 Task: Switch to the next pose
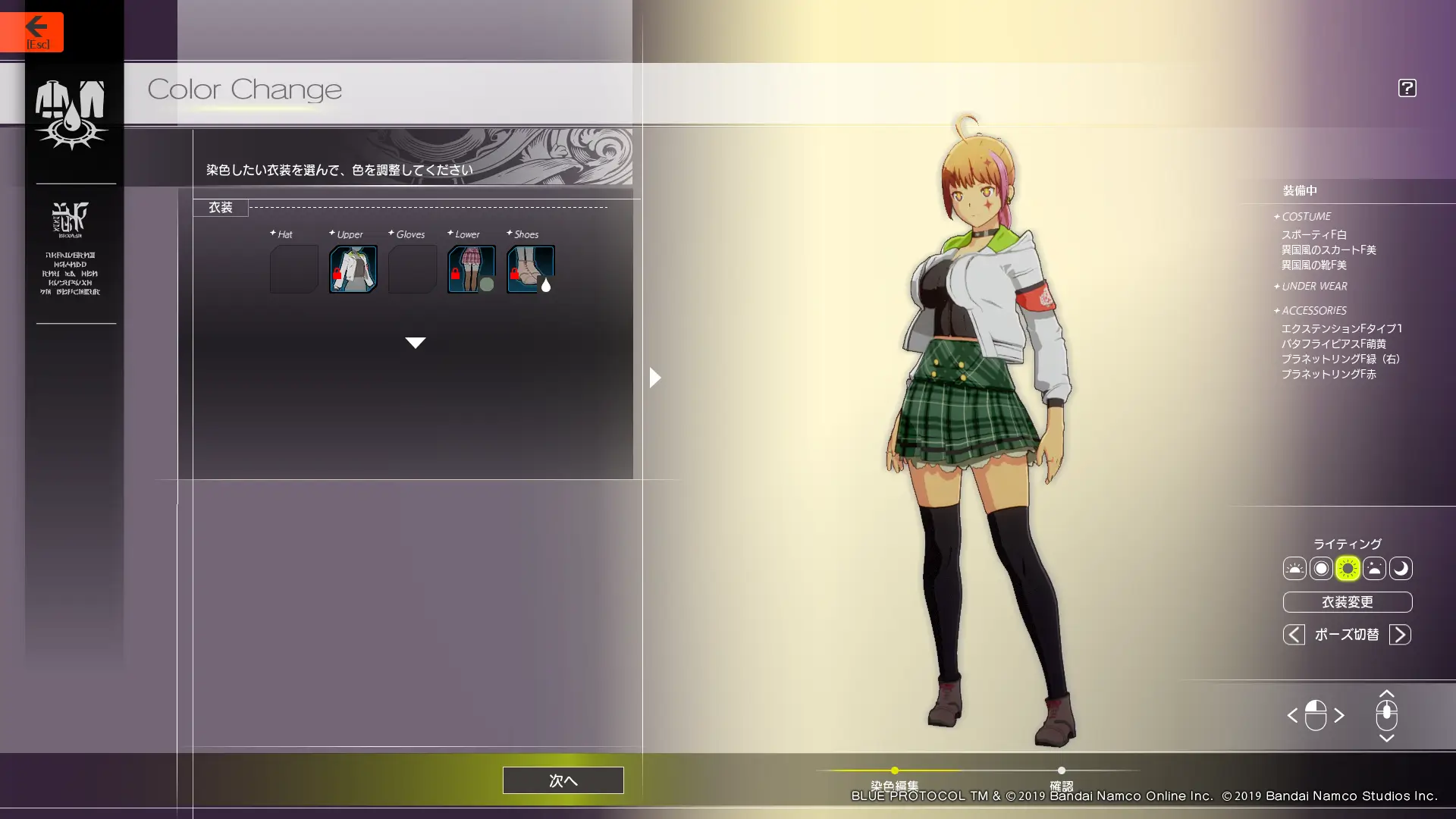click(1400, 635)
